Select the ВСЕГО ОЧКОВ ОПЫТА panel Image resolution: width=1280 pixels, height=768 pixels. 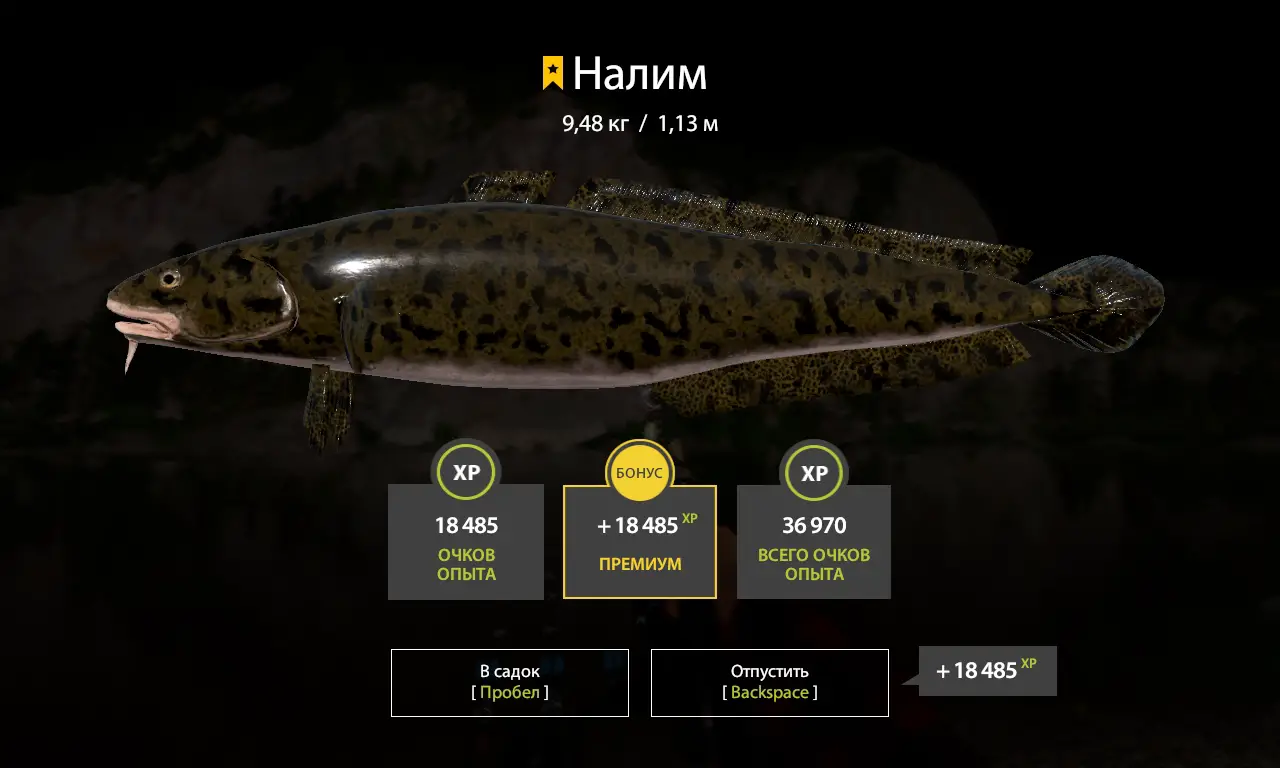coord(814,545)
